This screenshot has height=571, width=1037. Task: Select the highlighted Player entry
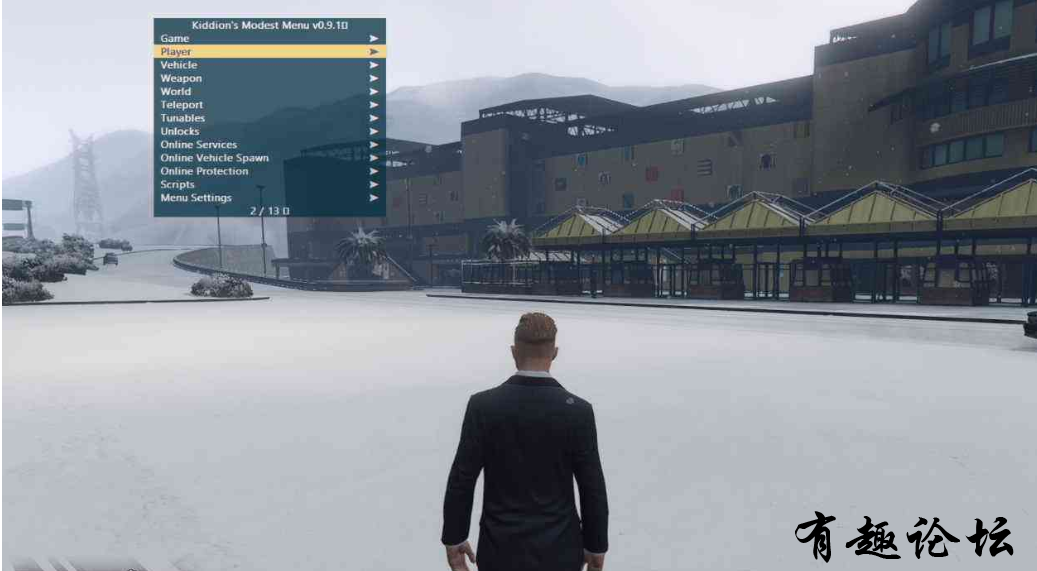point(176,51)
